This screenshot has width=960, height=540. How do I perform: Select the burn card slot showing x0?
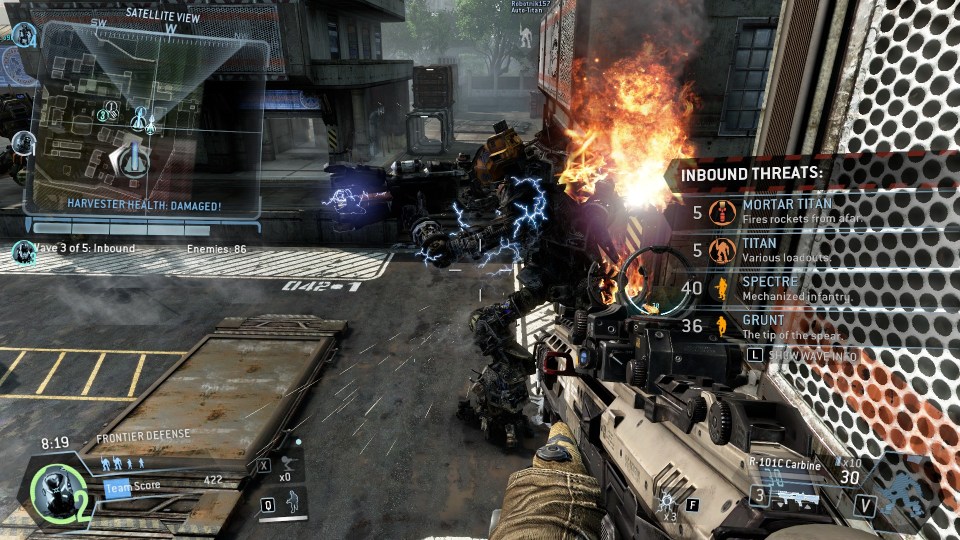point(286,465)
